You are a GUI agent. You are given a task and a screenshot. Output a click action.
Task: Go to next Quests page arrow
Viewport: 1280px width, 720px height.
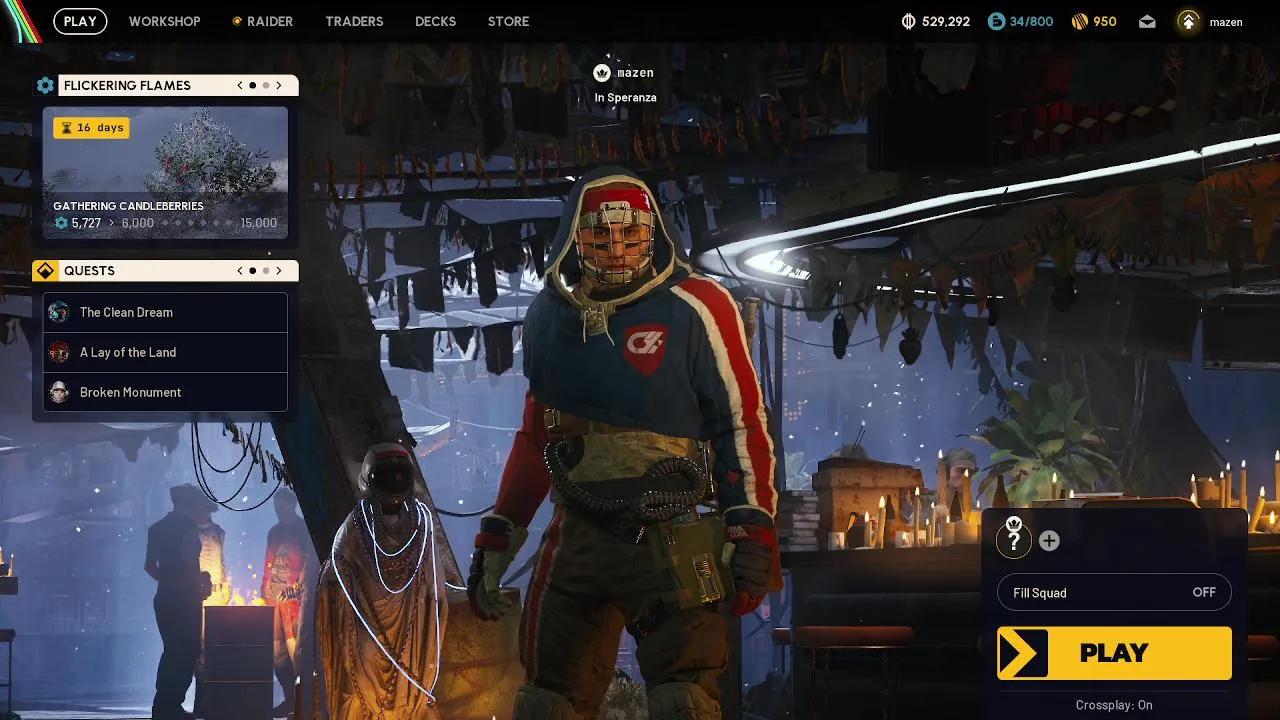coord(279,271)
